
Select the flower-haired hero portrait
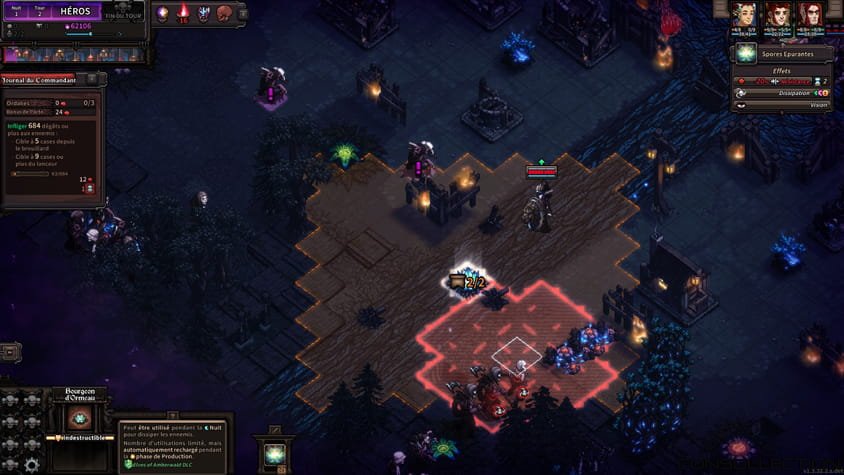[x=743, y=15]
